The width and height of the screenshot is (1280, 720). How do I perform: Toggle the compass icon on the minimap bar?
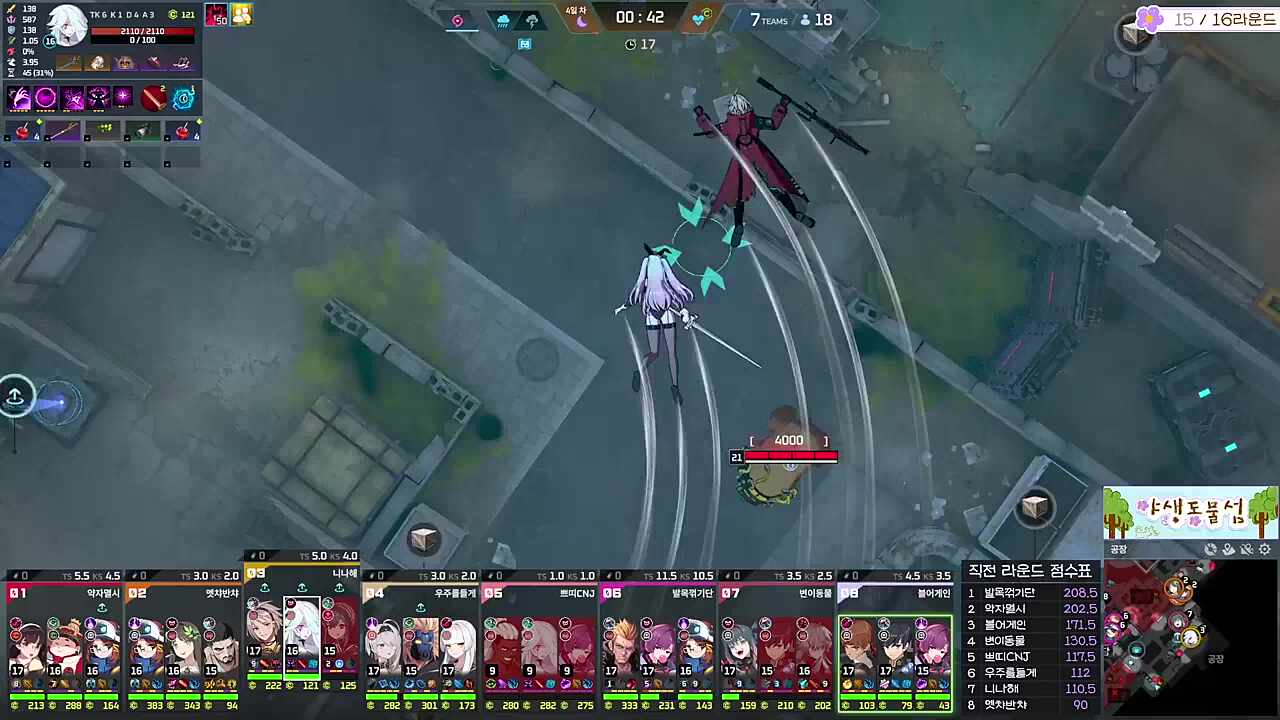pyautogui.click(x=1211, y=549)
